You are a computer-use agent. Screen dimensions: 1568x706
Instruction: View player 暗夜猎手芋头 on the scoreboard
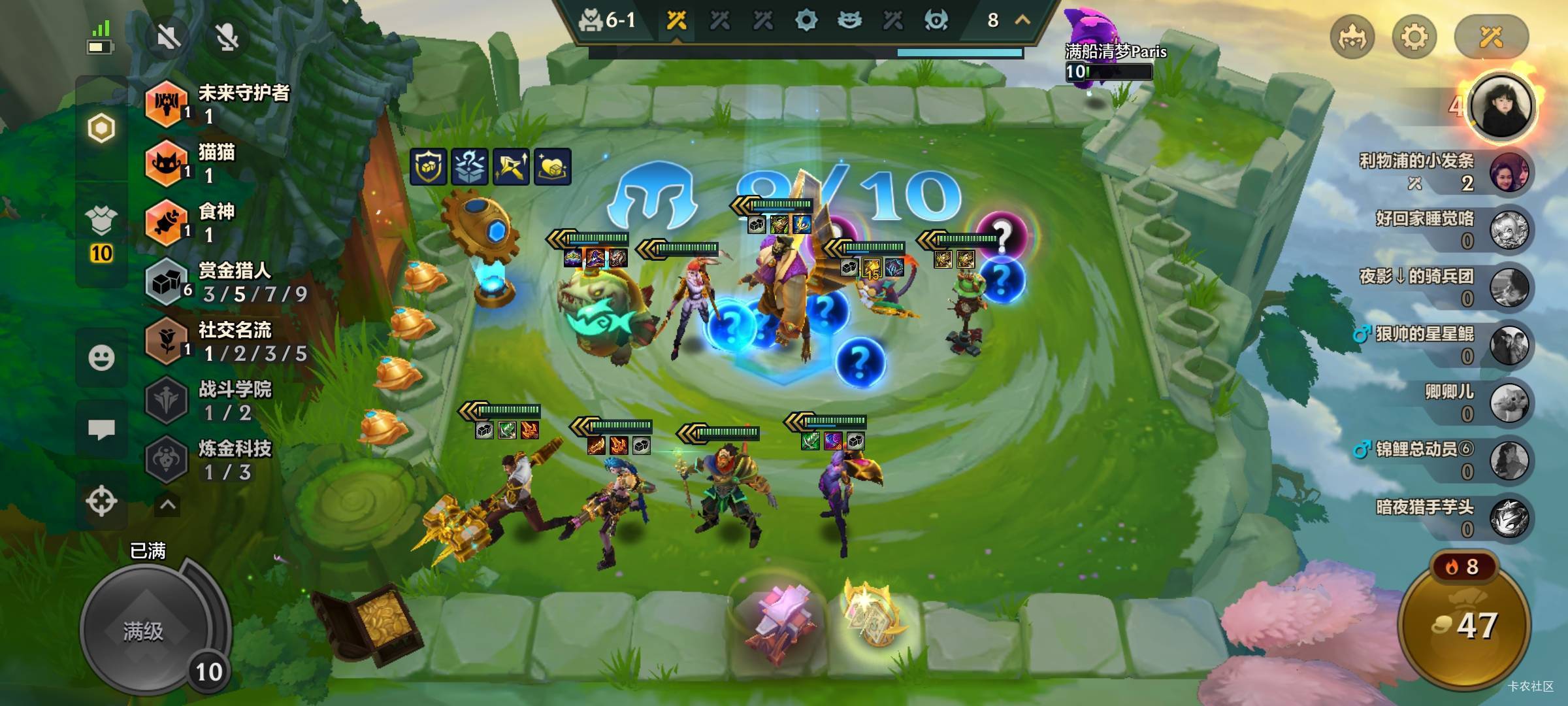tap(1509, 518)
